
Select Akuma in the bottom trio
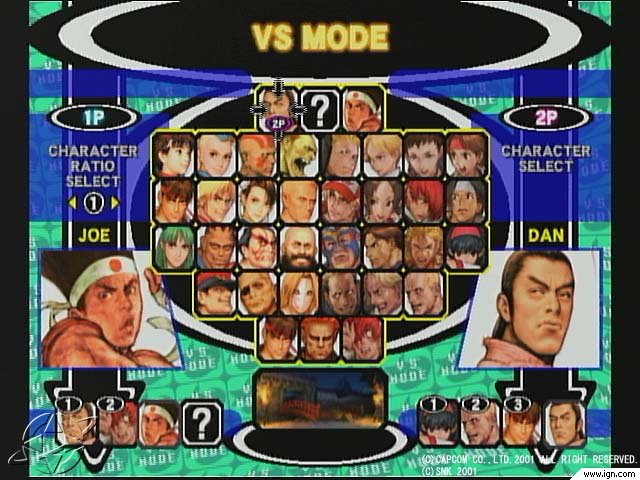click(x=318, y=338)
